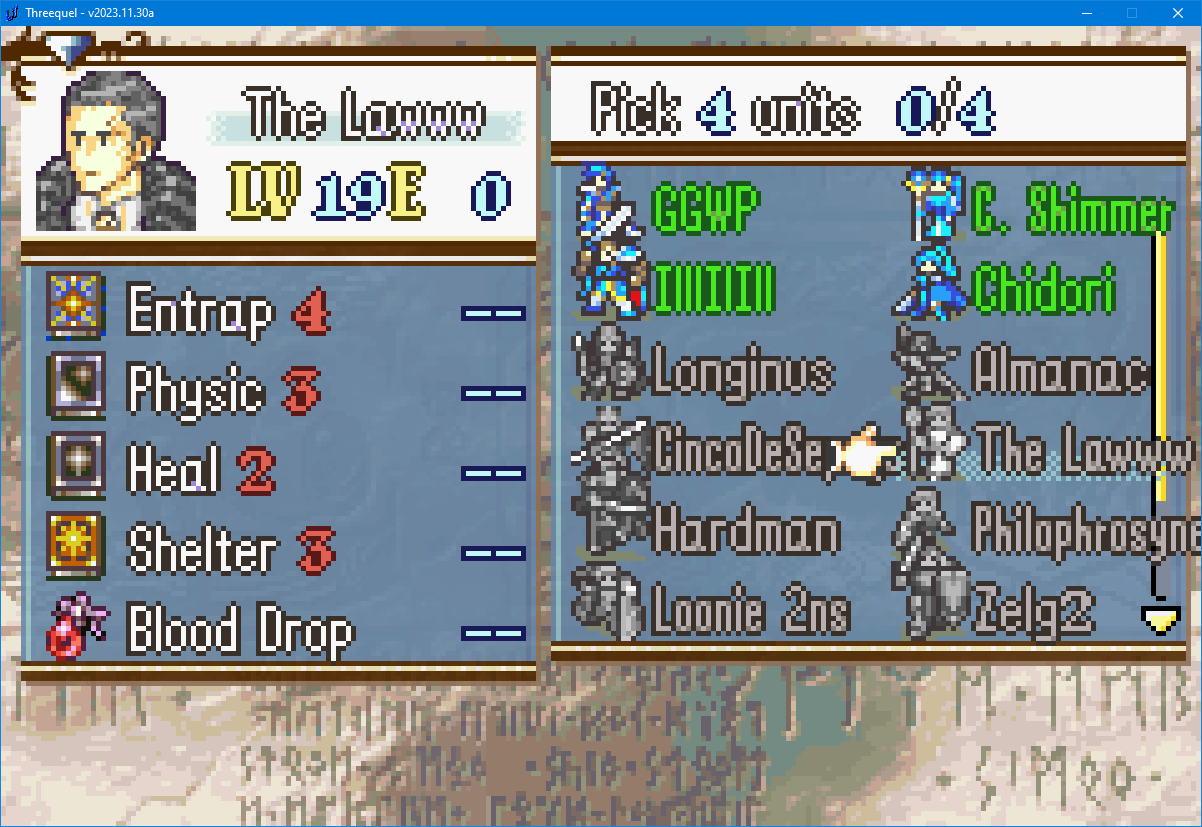1202x827 pixels.
Task: Choose the Loonie 2ns unit
Action: (x=749, y=610)
